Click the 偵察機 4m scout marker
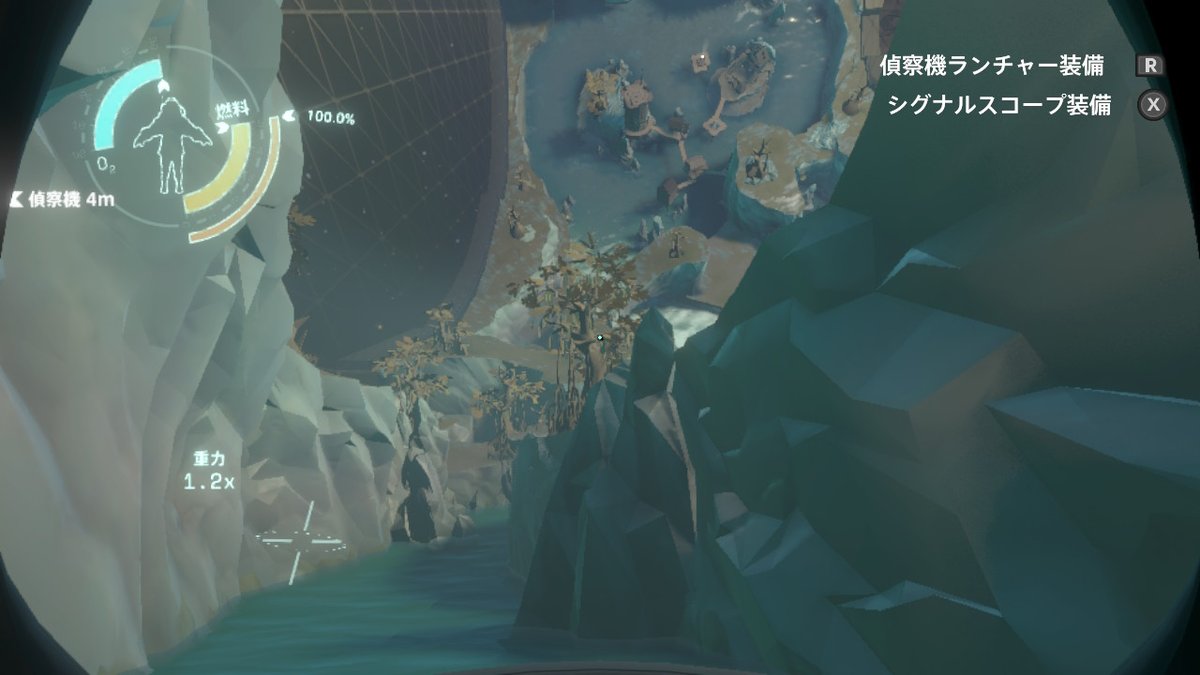 click(x=62, y=199)
